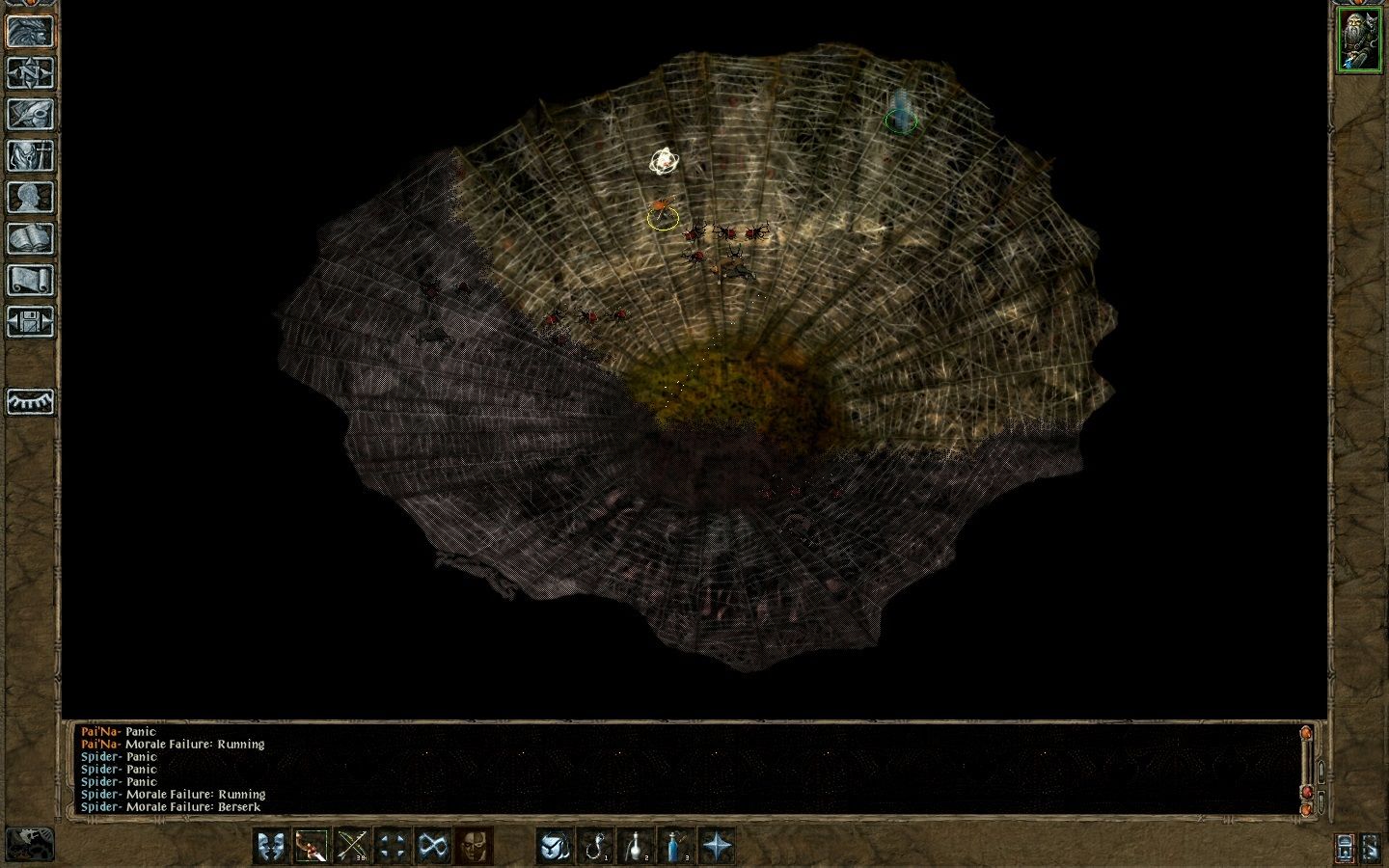Initiate dialogue using the masks icon
The height and width of the screenshot is (868, 1389).
pos(270,846)
